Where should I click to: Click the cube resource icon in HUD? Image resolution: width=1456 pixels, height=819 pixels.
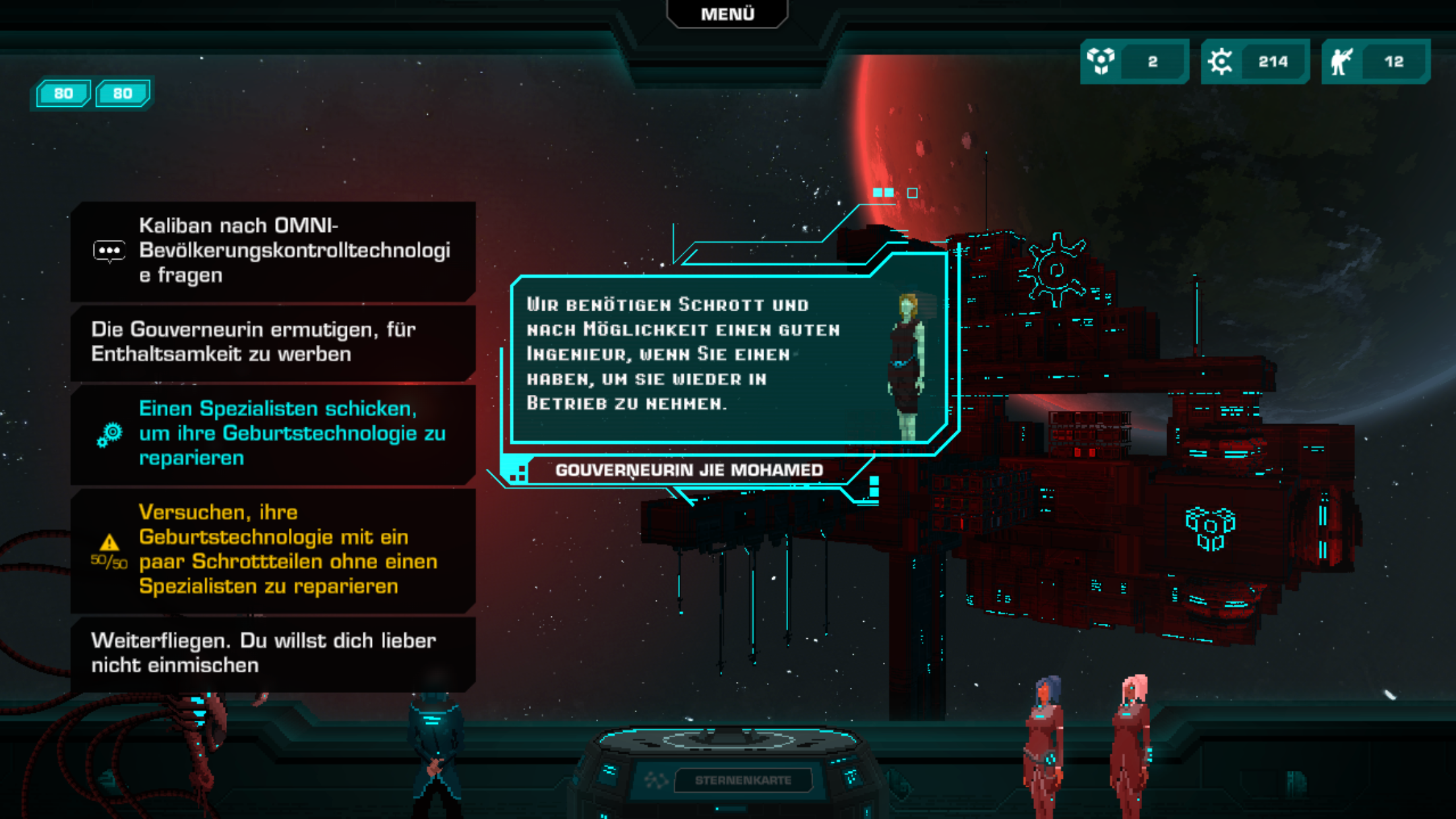(1101, 61)
